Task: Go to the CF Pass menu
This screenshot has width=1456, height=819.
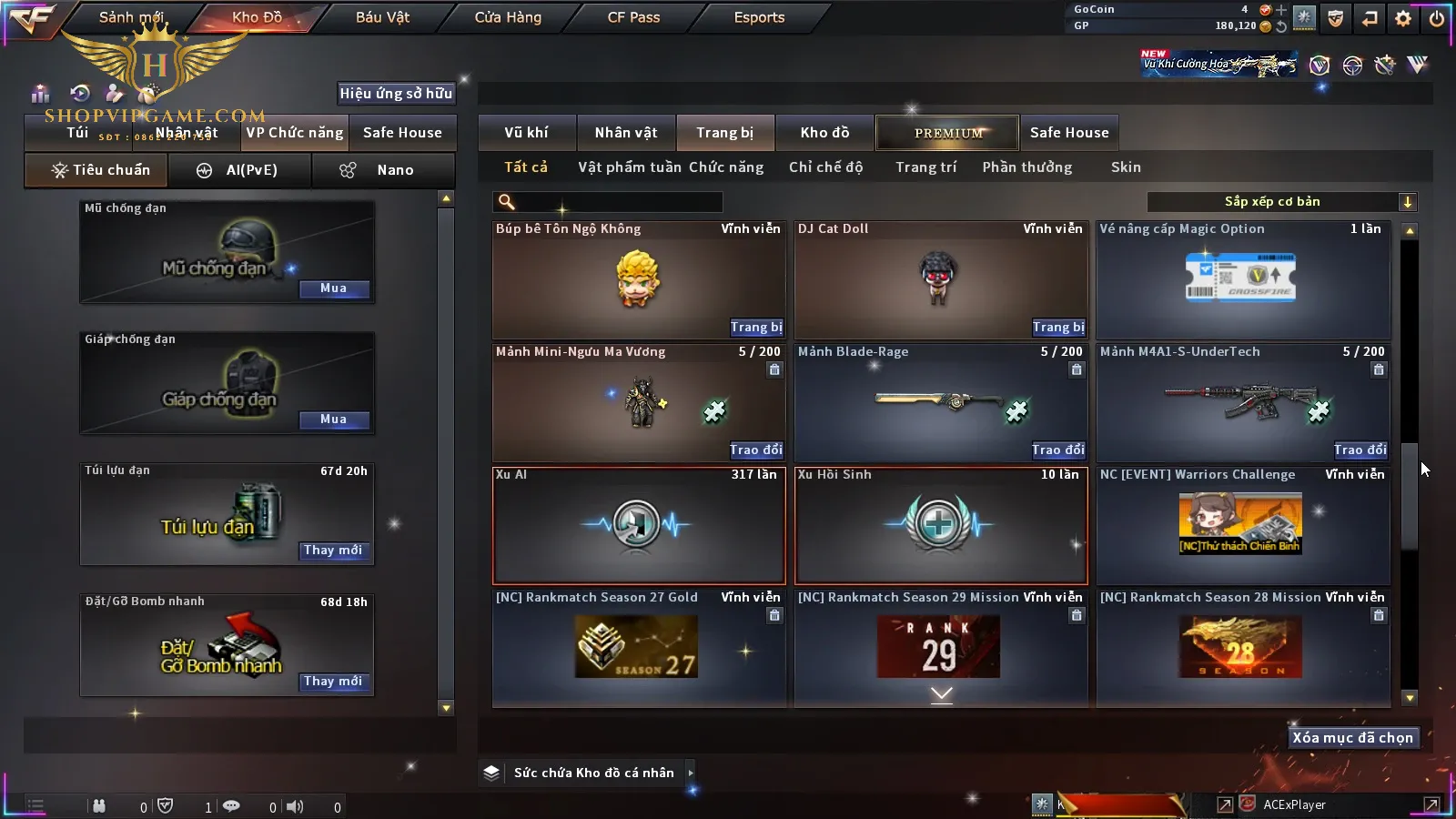Action: (633, 17)
